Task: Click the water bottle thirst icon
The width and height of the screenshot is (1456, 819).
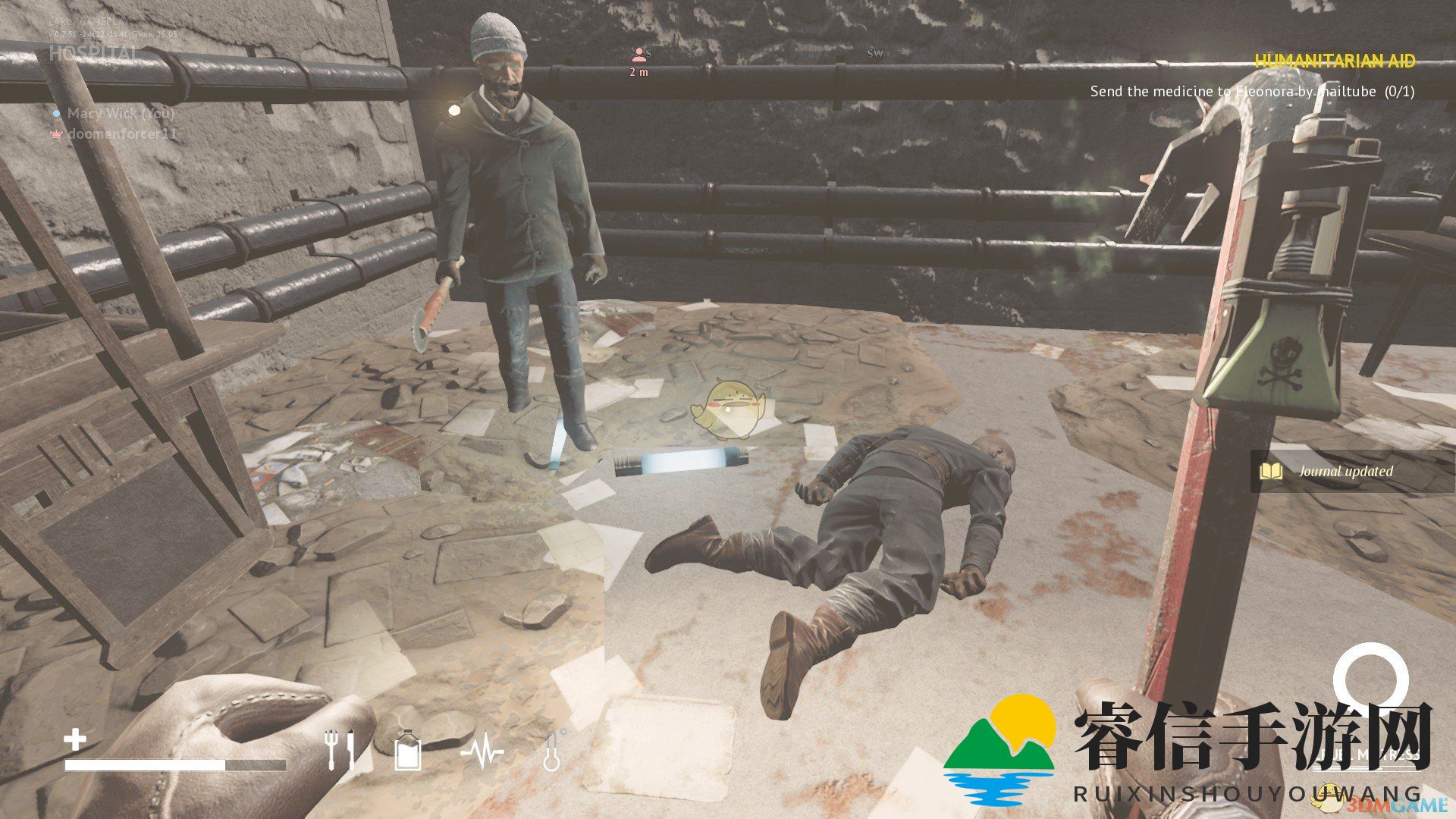Action: pyautogui.click(x=408, y=751)
